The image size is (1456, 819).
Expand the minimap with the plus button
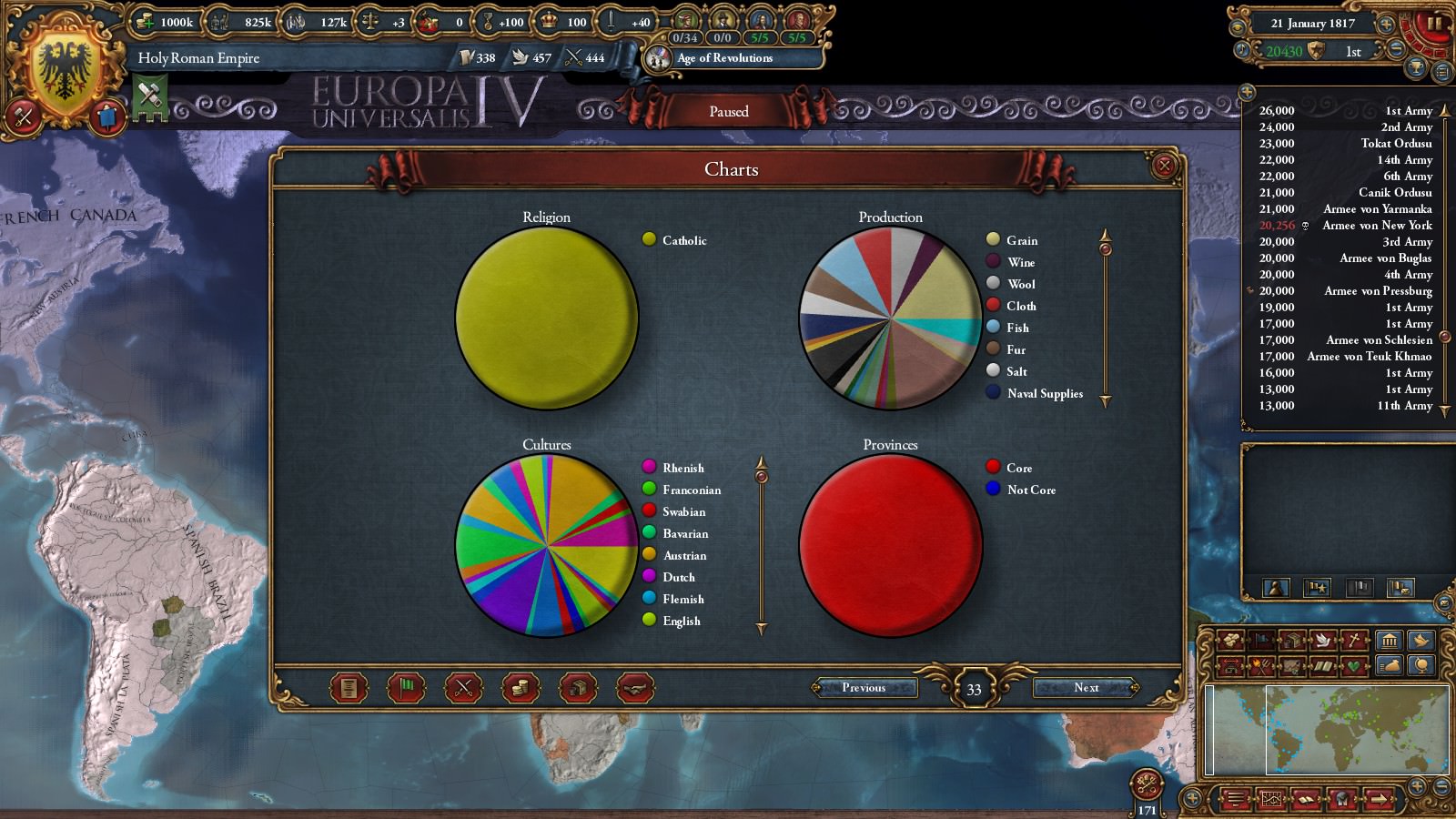tap(1418, 784)
